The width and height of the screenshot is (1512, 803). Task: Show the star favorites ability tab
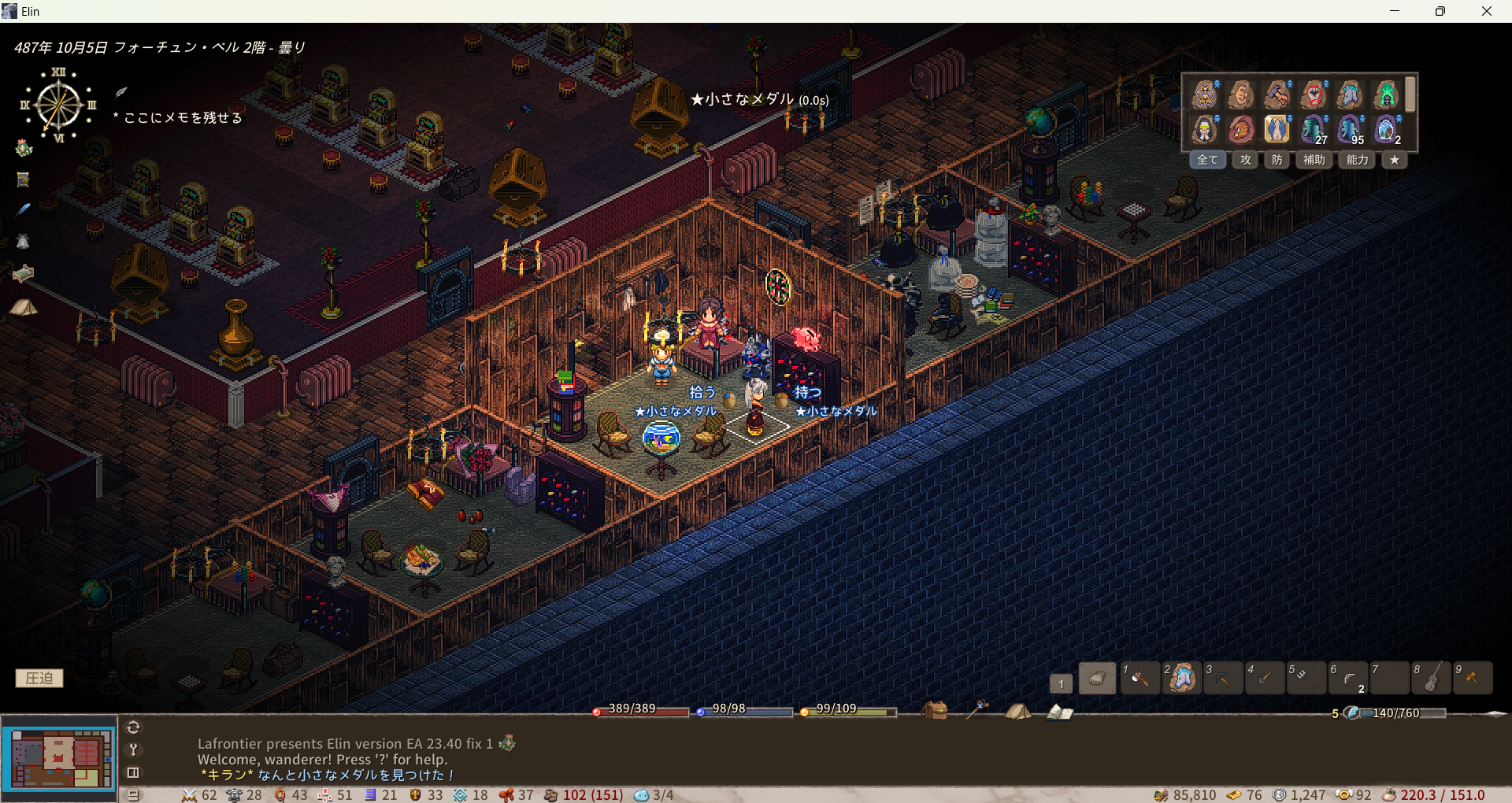tap(1395, 160)
